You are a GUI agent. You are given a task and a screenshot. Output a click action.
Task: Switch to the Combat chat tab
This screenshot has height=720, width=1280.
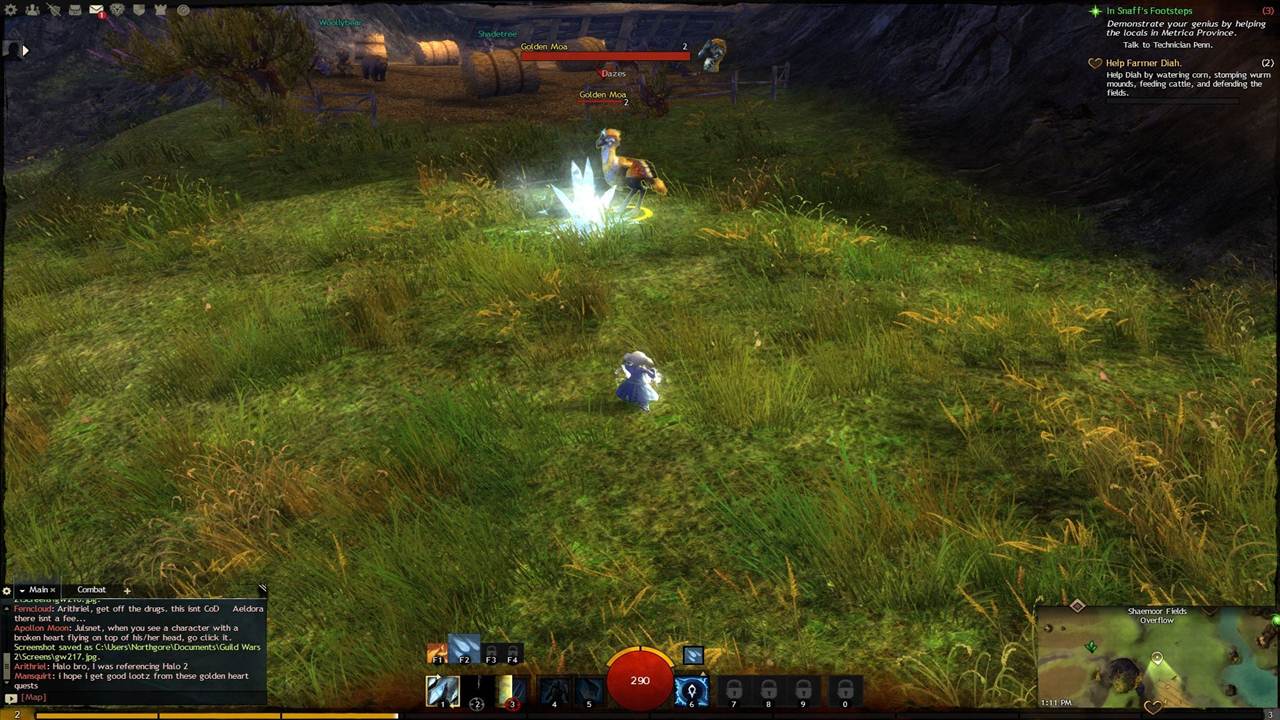91,590
